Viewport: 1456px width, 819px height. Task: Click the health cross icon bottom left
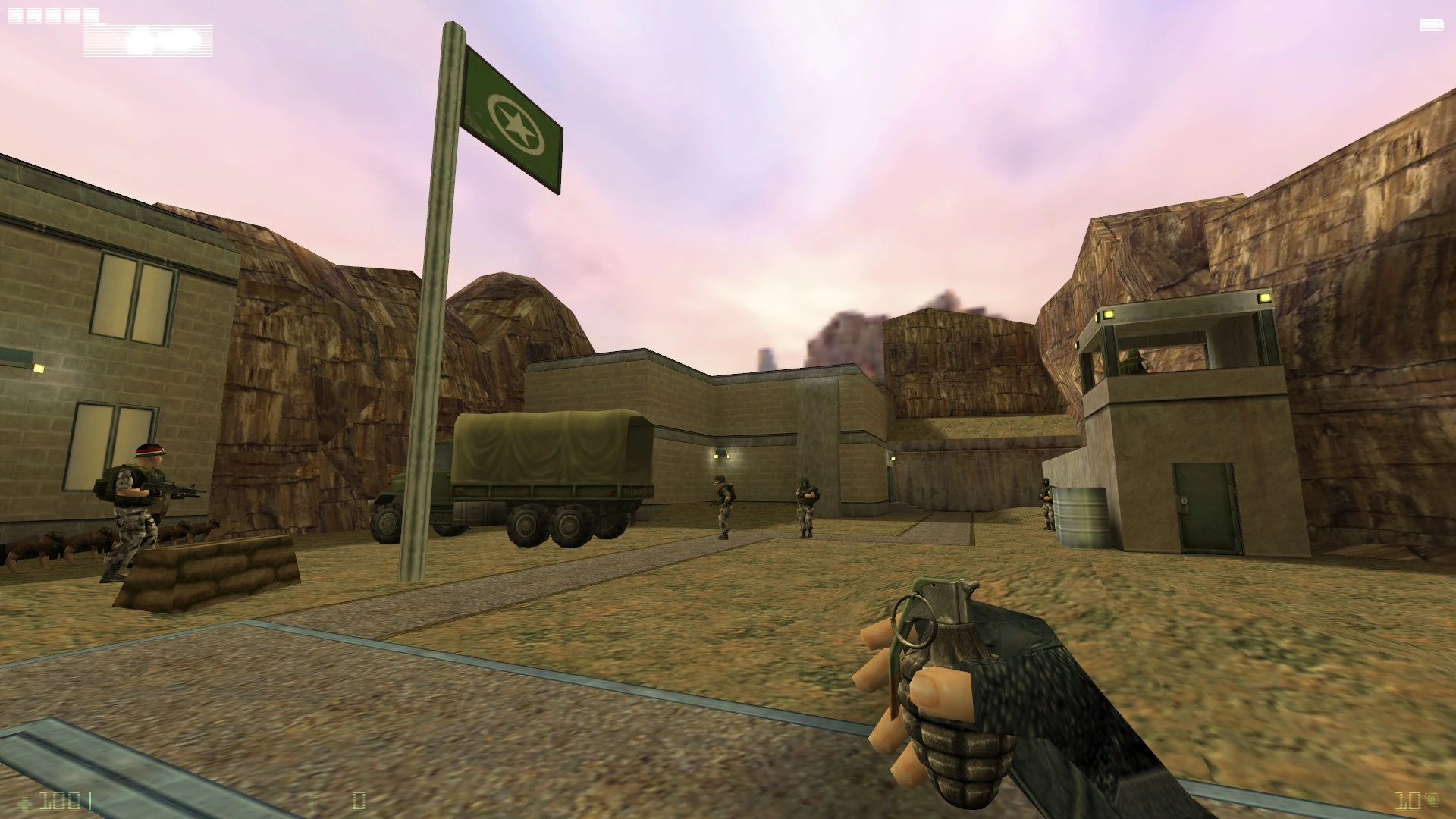click(25, 802)
